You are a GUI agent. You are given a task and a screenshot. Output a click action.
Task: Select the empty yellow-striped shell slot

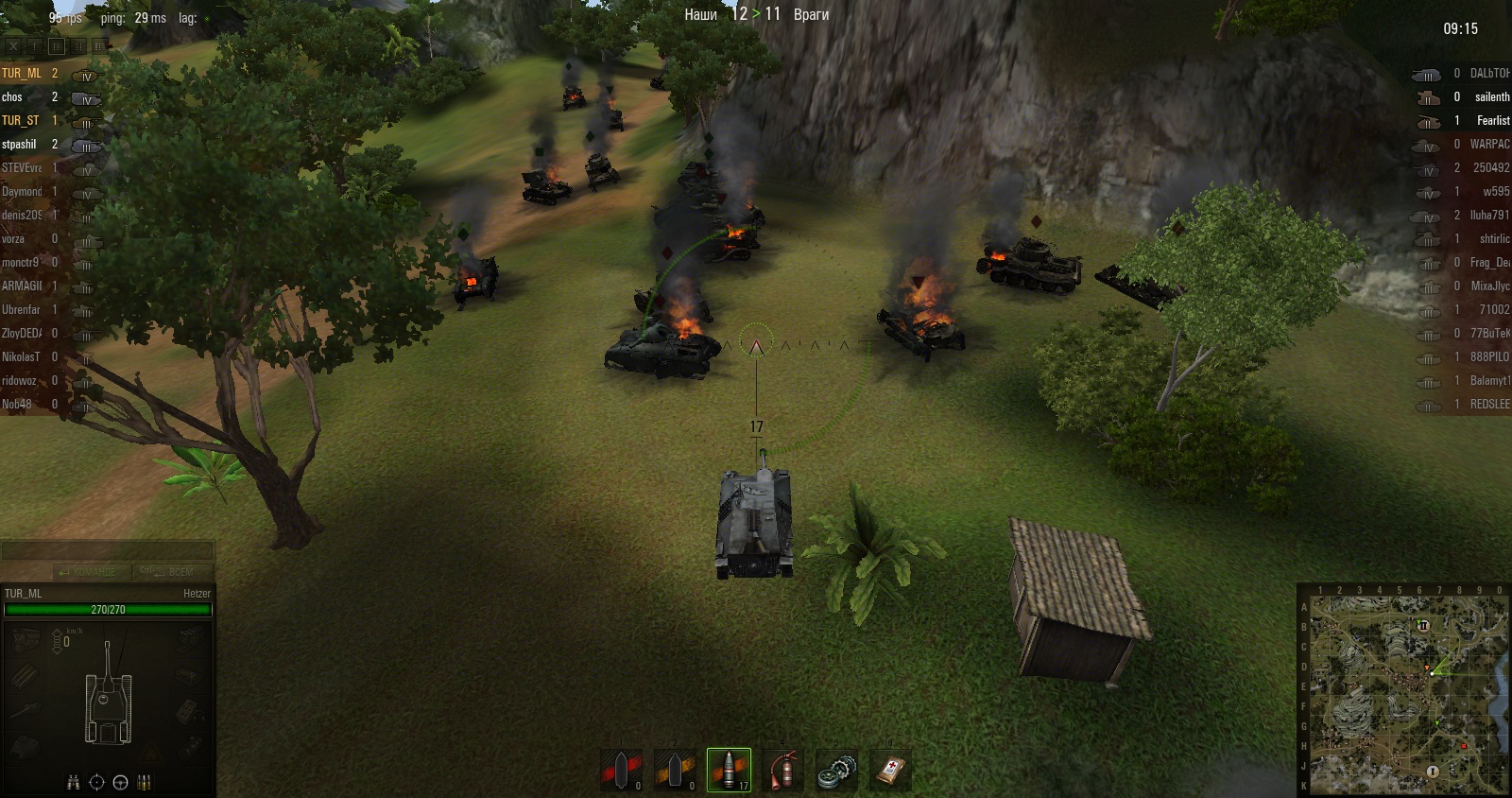click(675, 770)
